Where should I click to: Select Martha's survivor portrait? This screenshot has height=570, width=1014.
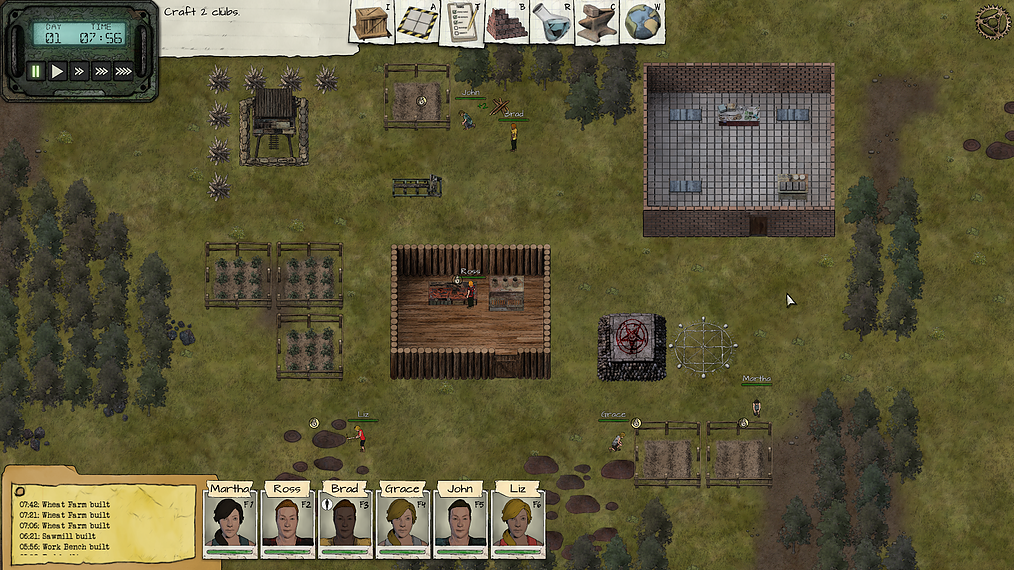coord(230,521)
